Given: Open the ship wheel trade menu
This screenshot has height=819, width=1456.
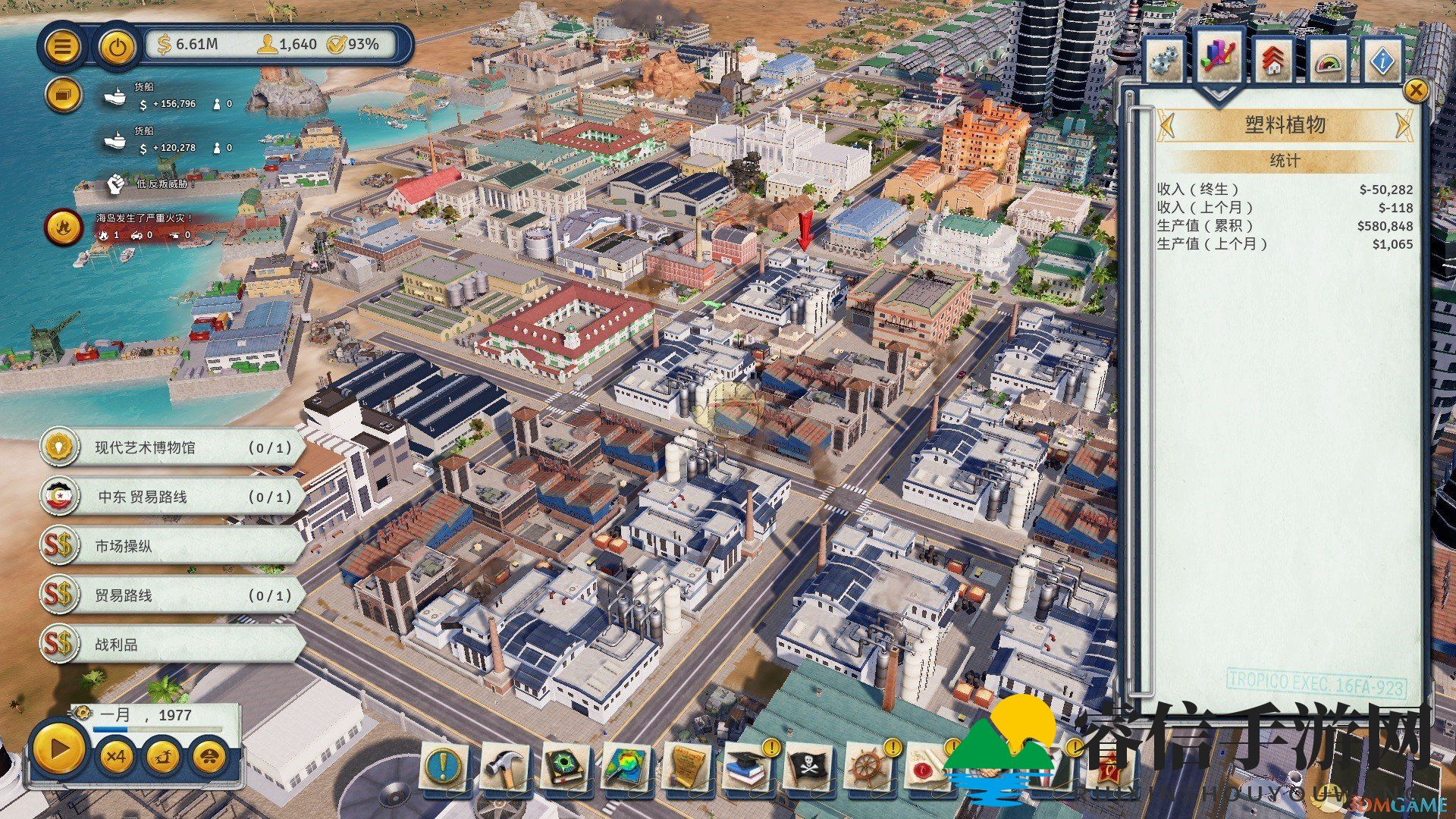Looking at the screenshot, I should click(865, 767).
